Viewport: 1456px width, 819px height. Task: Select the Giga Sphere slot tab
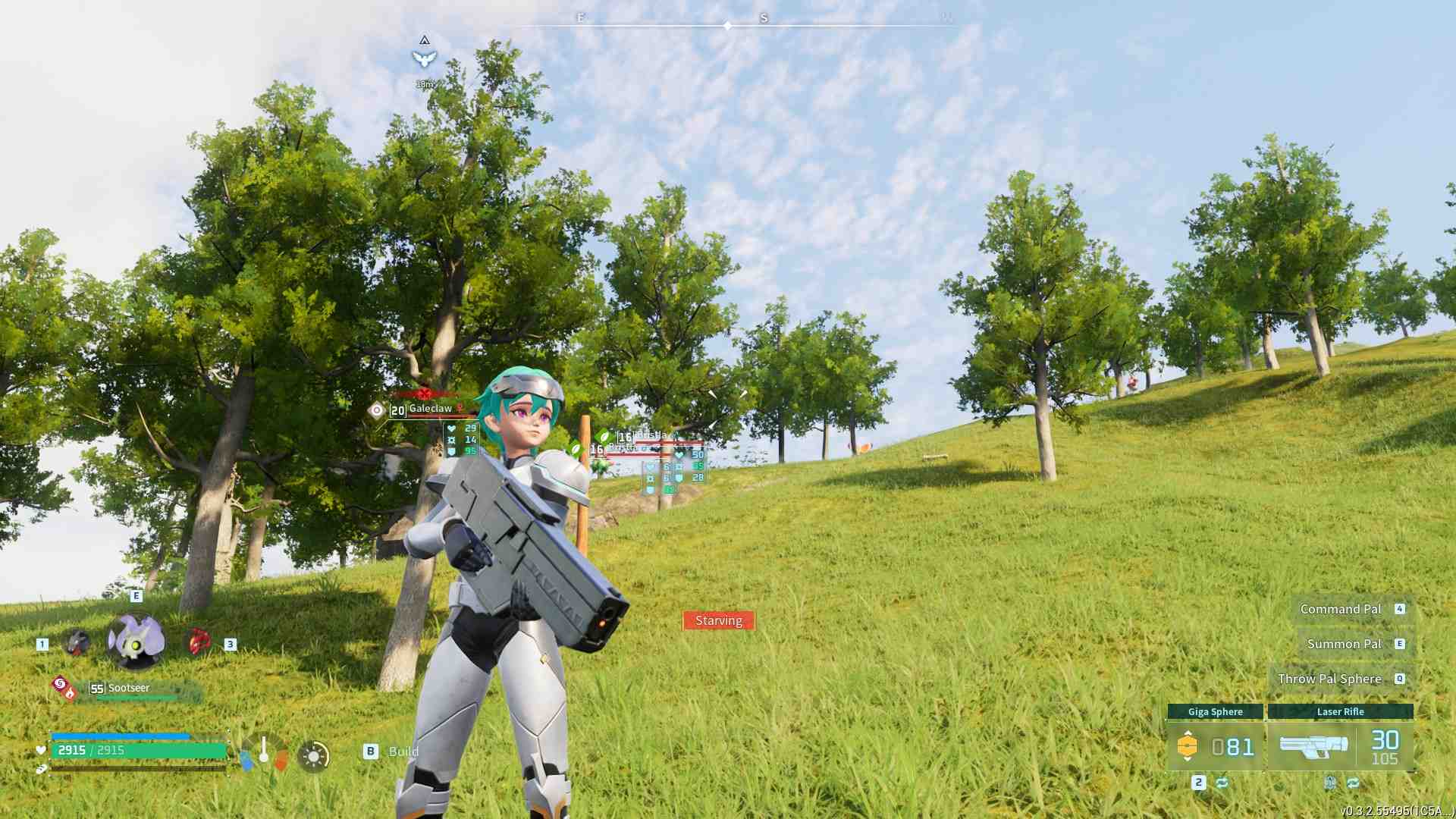(1216, 711)
